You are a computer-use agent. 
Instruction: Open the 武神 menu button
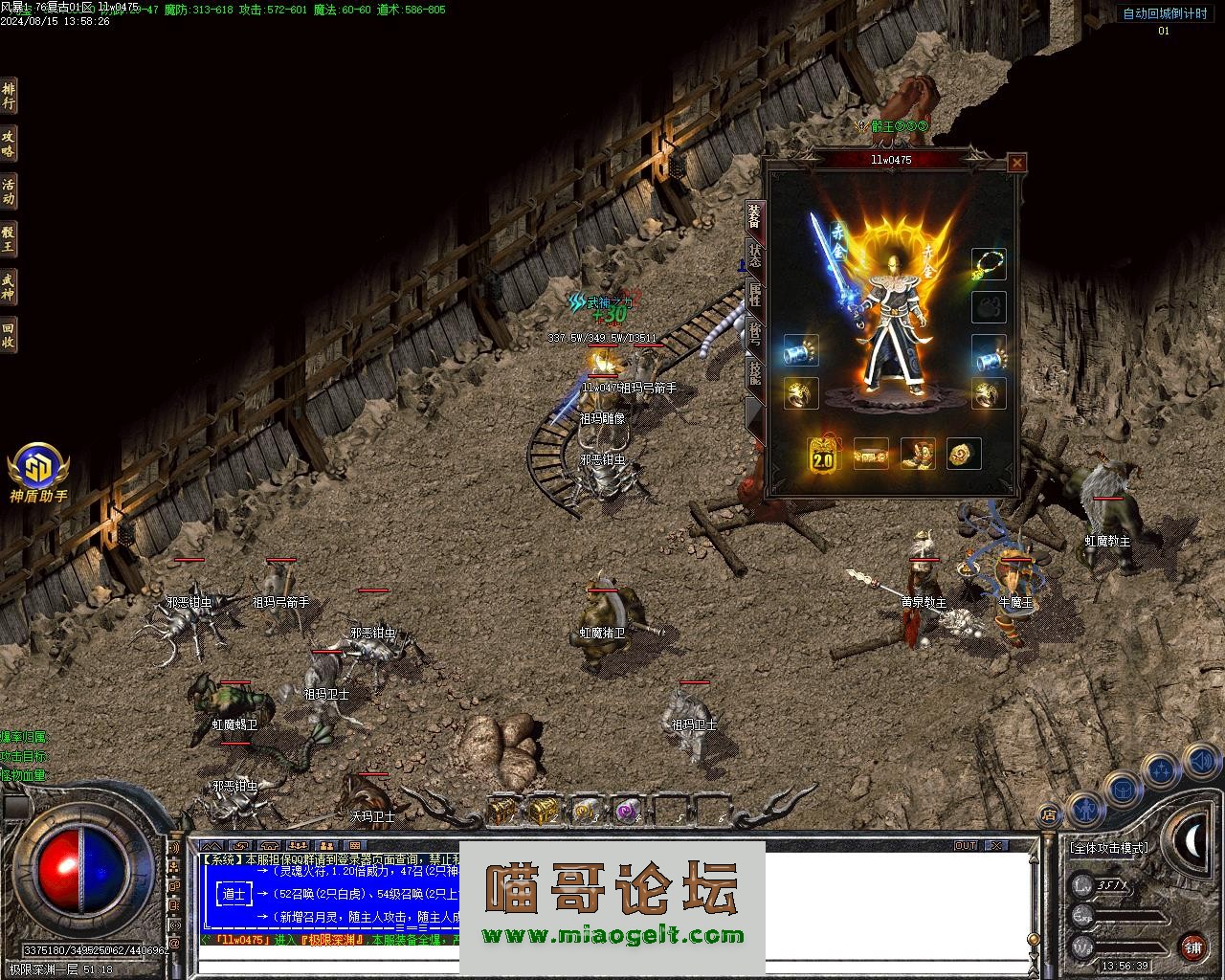(x=9, y=287)
